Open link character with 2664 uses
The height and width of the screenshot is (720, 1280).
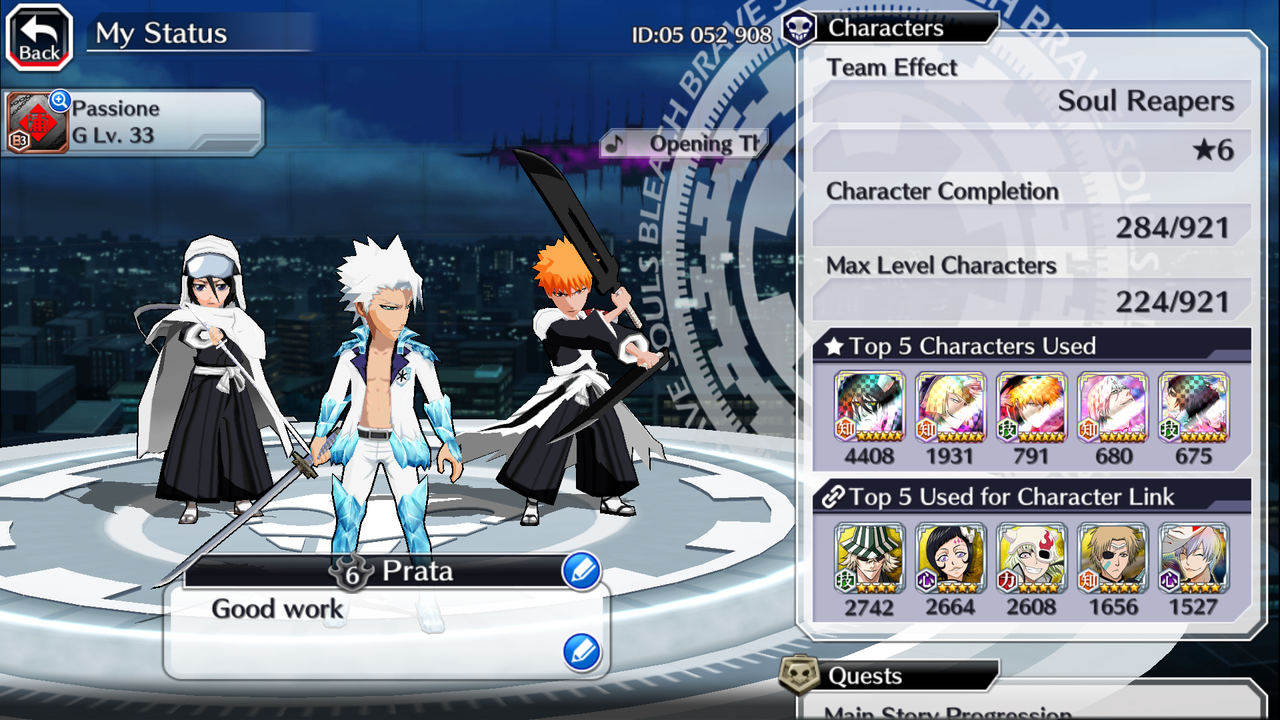click(x=950, y=558)
